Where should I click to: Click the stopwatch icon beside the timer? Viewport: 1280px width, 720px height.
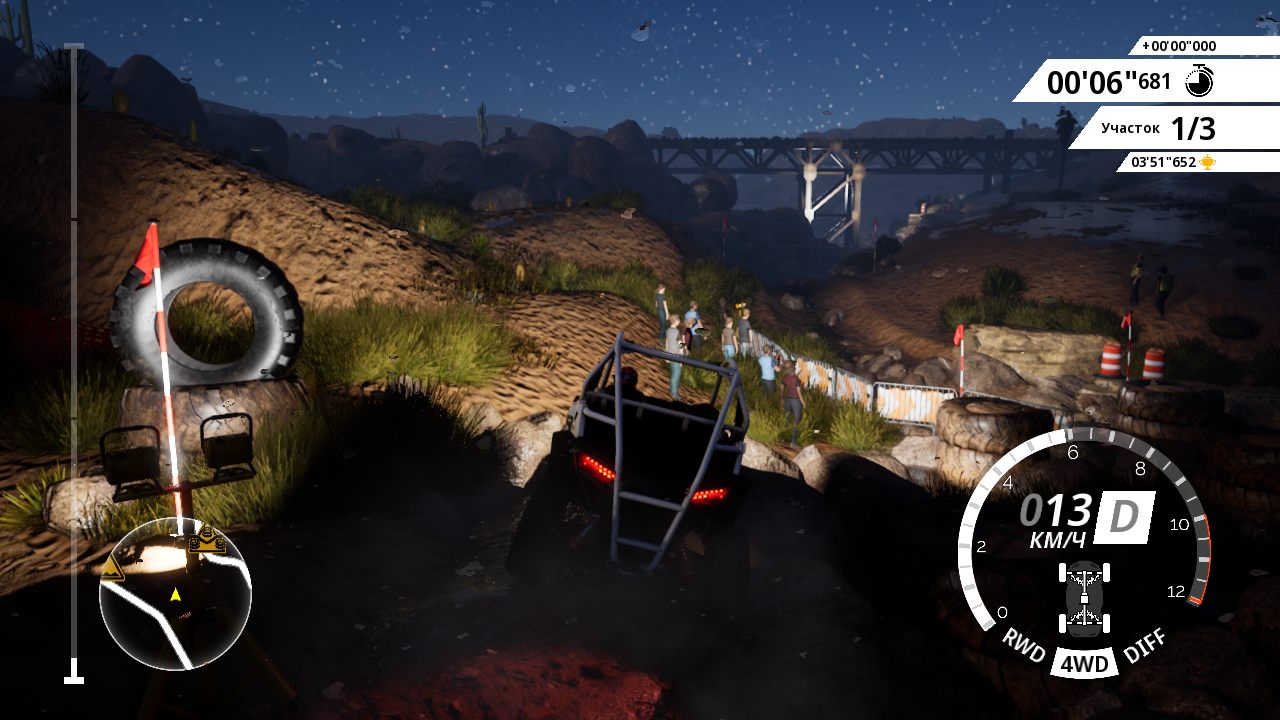coord(1199,81)
